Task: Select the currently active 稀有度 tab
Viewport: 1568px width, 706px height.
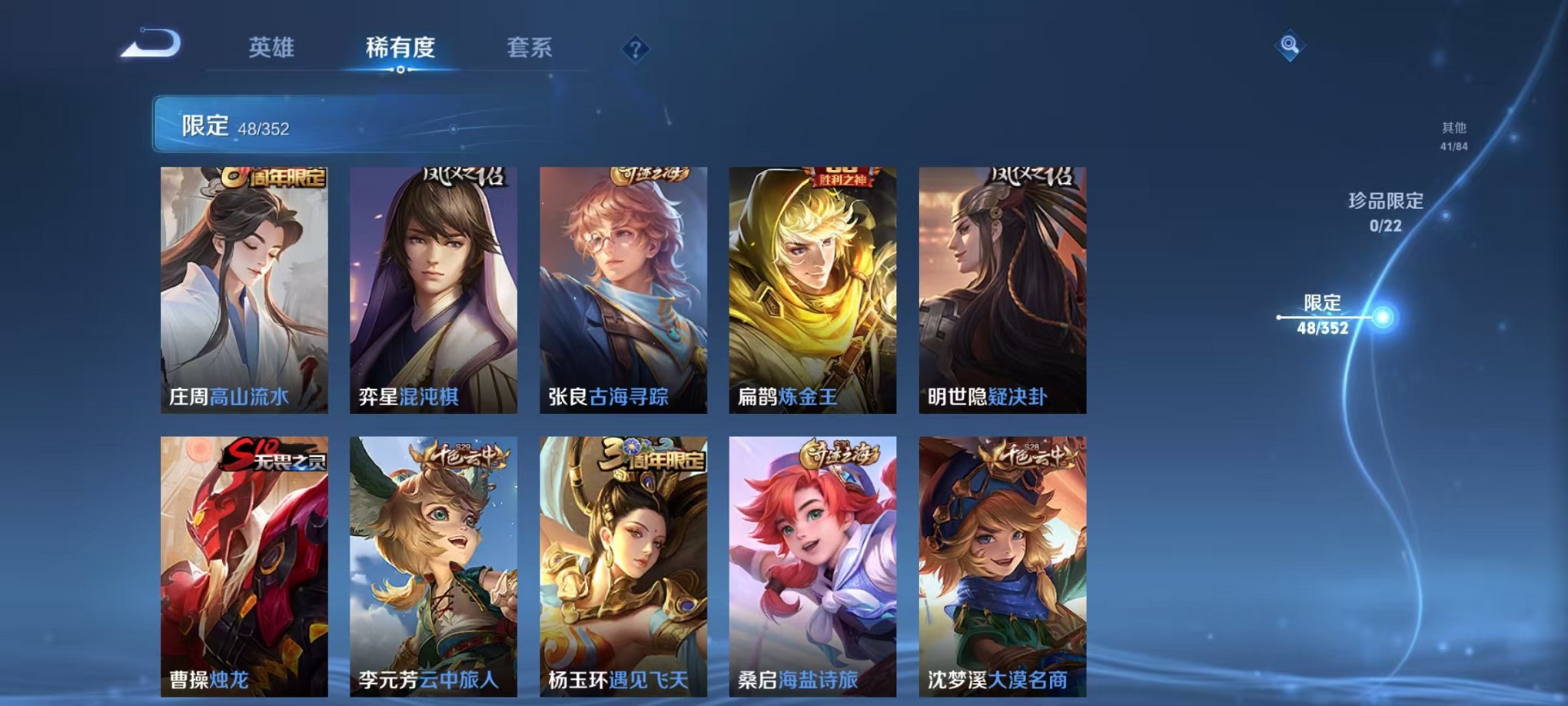Action: coord(401,48)
